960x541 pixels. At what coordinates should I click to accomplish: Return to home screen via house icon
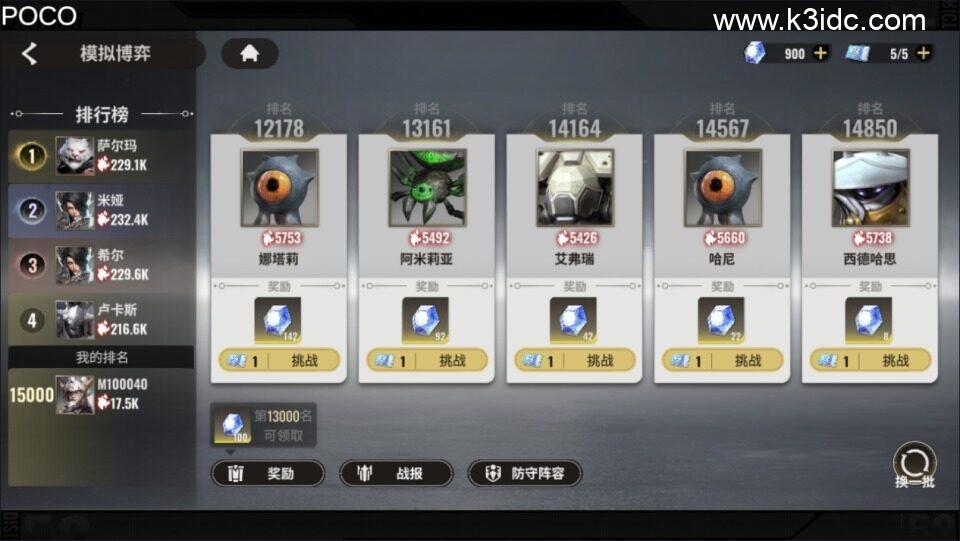[x=249, y=54]
